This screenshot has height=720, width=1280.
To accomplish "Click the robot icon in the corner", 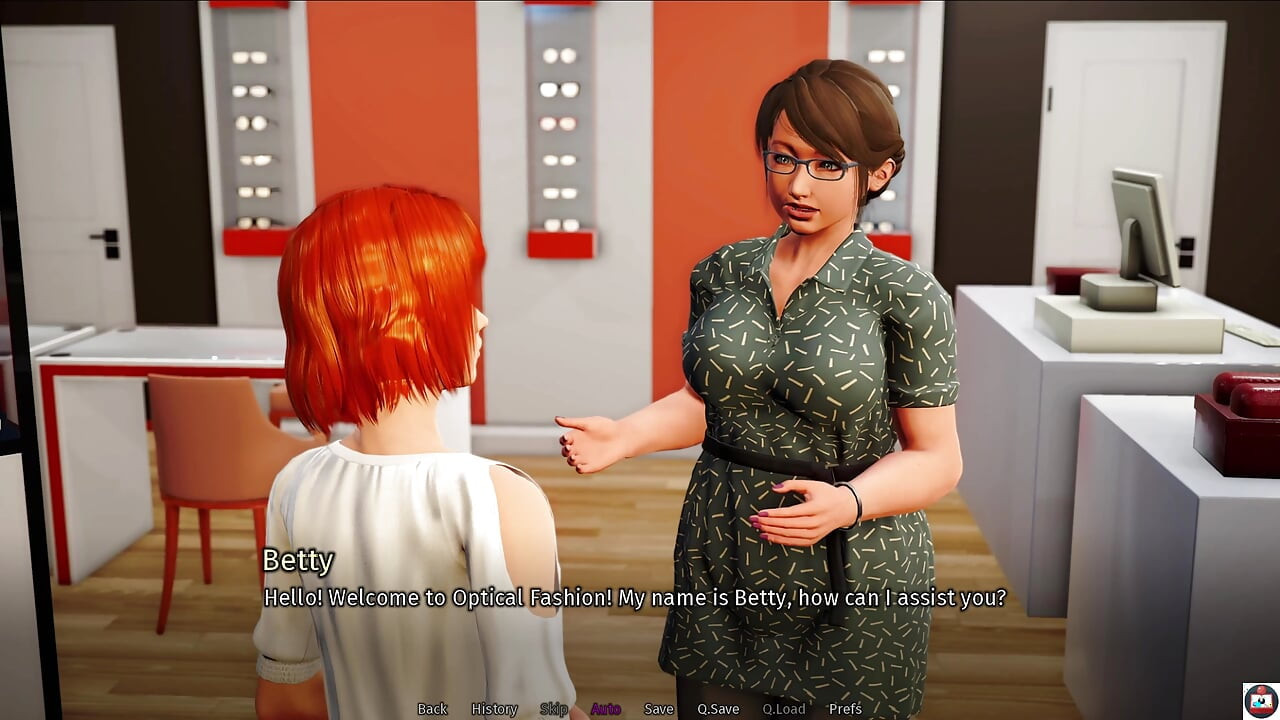I will pyautogui.click(x=1260, y=700).
